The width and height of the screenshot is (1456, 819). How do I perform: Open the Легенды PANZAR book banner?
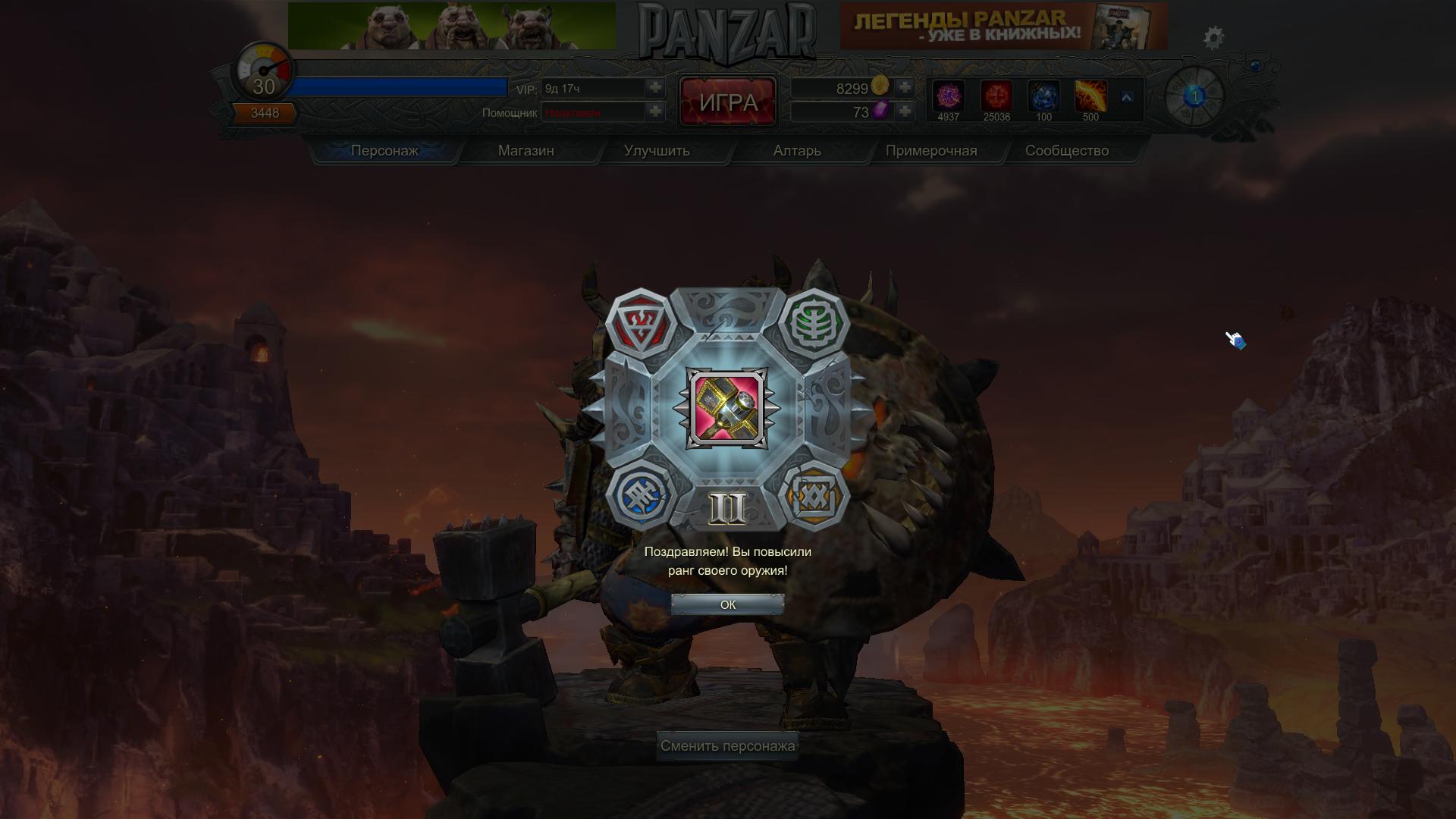tap(1003, 27)
